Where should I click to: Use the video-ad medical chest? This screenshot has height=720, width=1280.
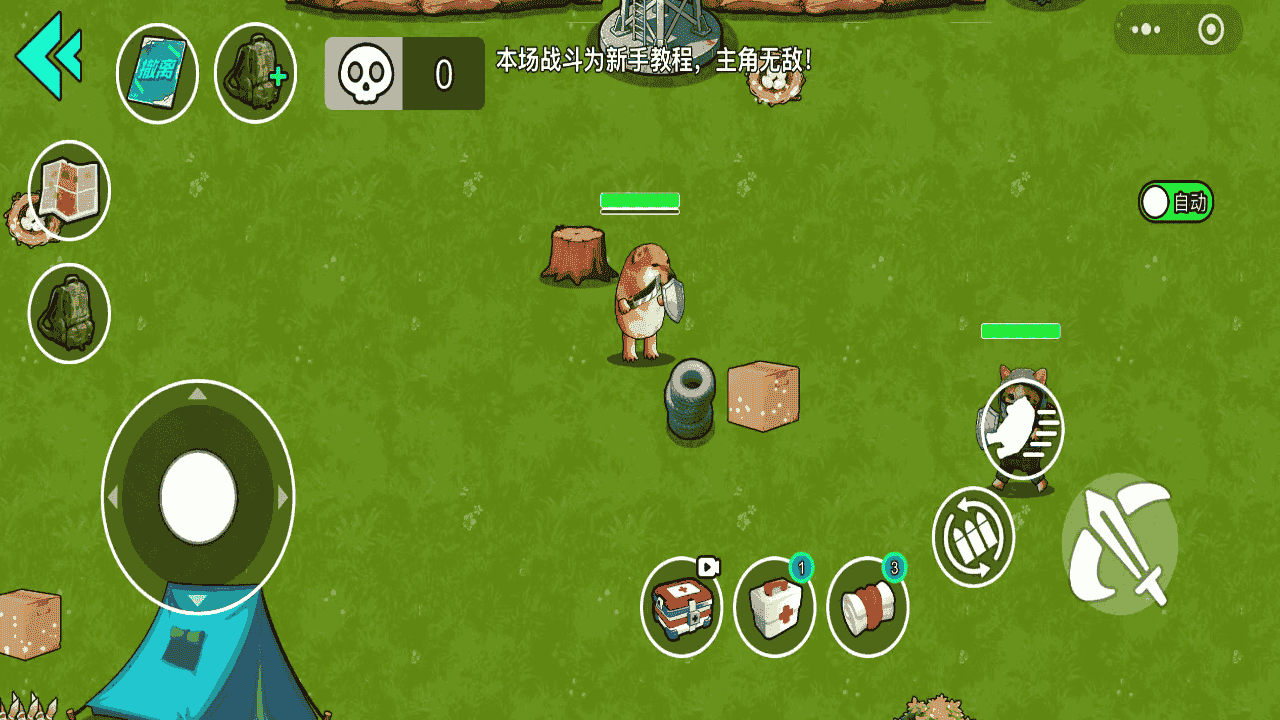click(x=682, y=607)
